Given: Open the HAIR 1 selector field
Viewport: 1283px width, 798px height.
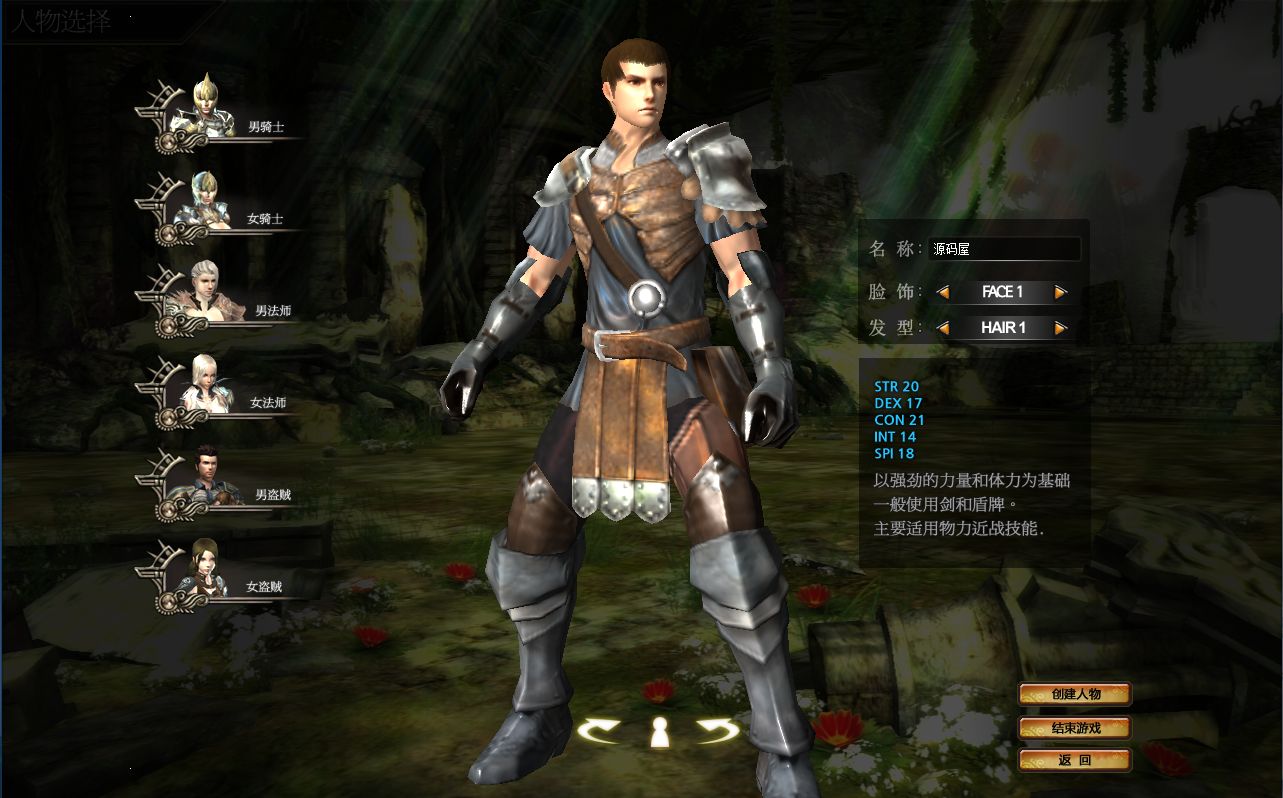Looking at the screenshot, I should click(x=1002, y=328).
